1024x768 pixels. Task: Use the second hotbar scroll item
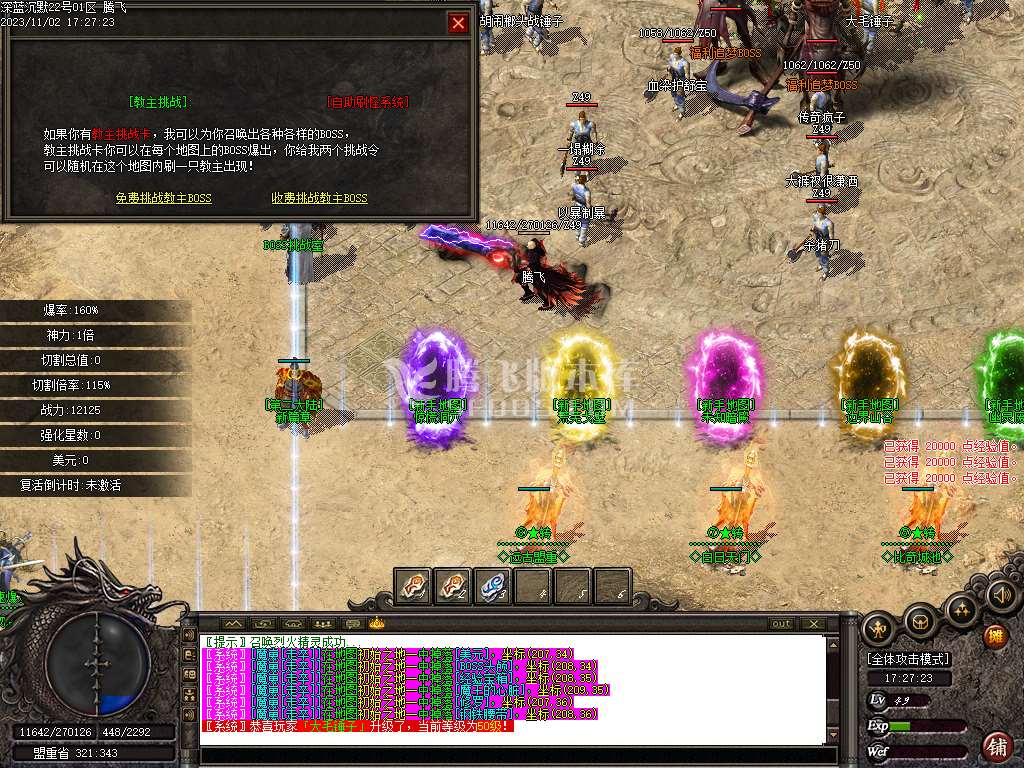pos(453,586)
